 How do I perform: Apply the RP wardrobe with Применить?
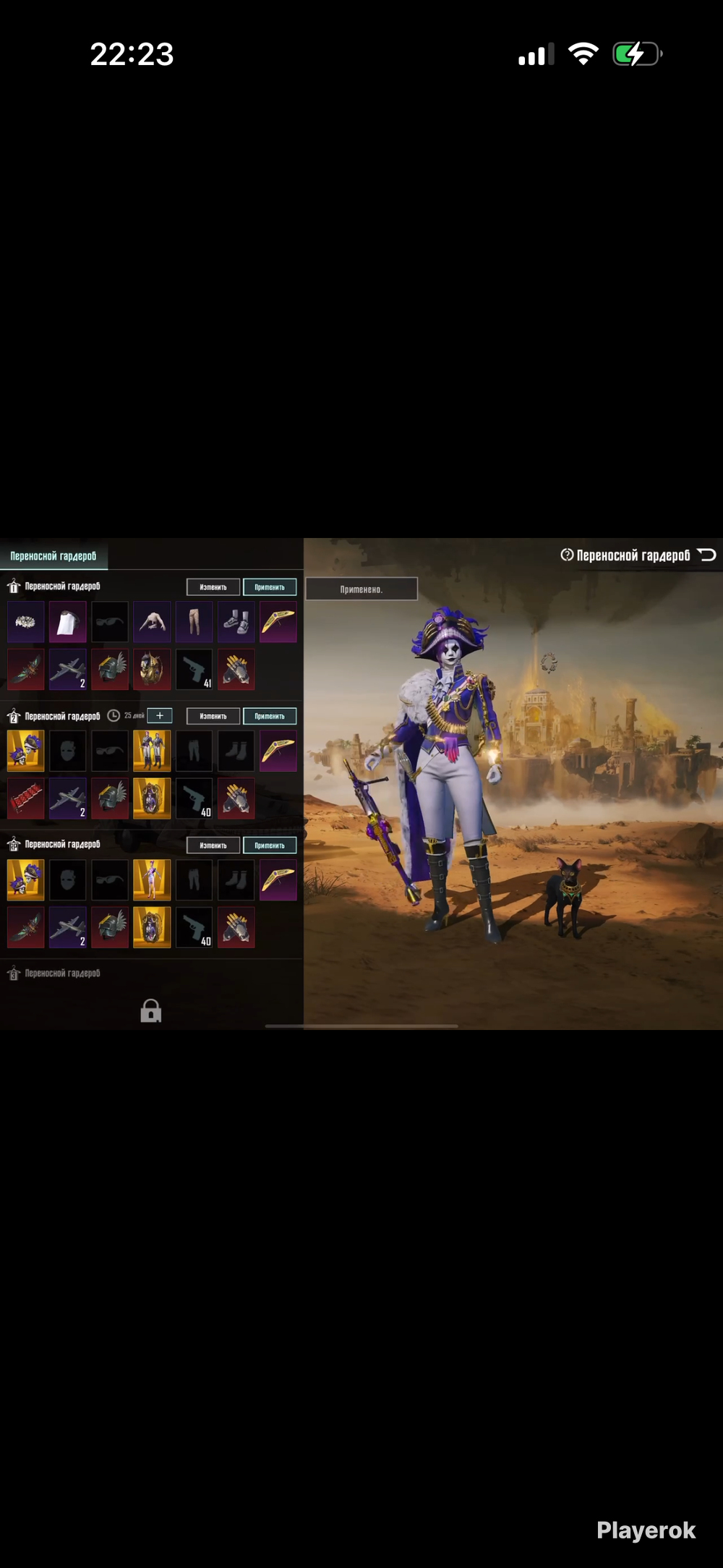click(270, 845)
